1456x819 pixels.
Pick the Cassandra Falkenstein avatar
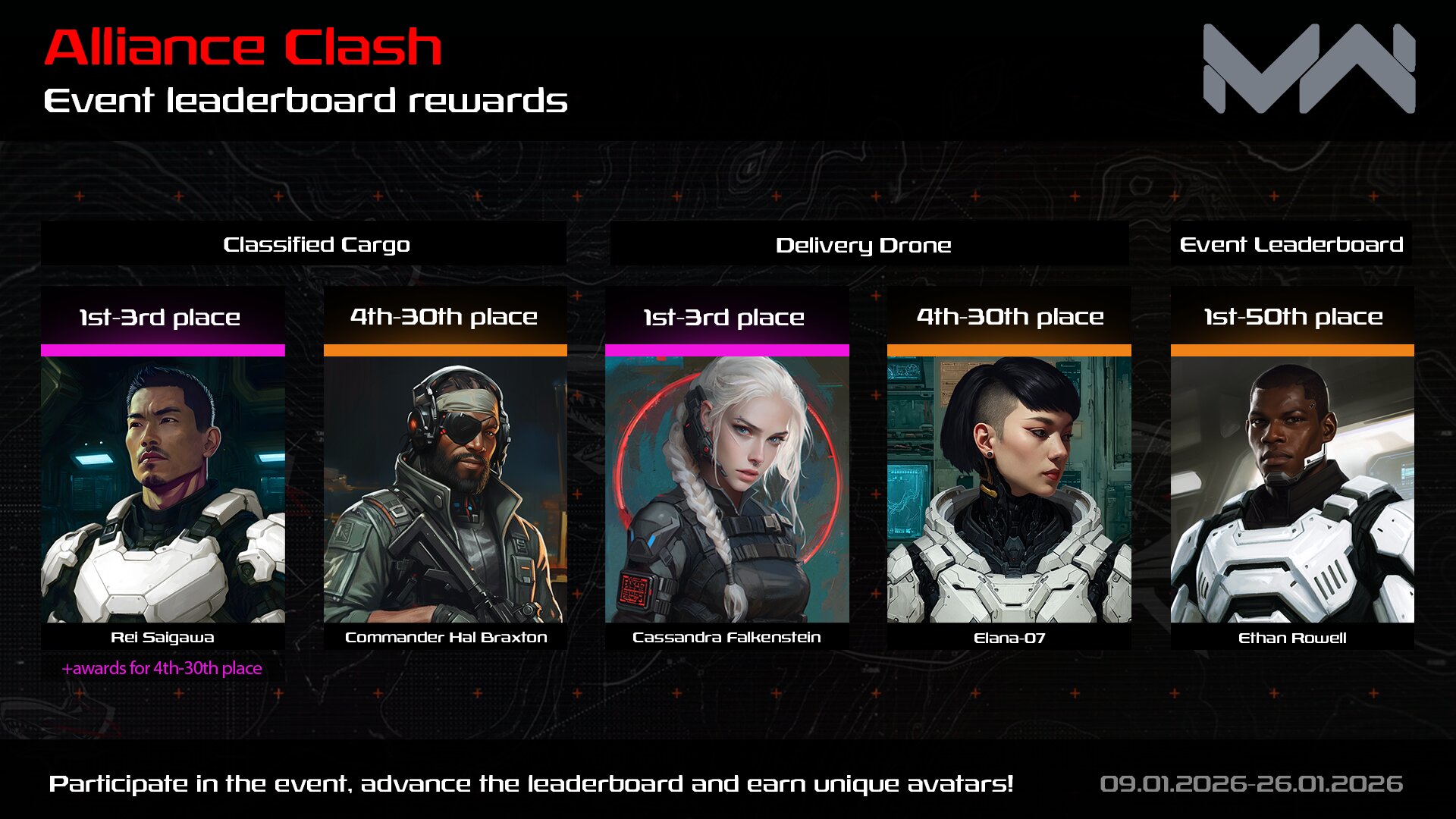[726, 489]
